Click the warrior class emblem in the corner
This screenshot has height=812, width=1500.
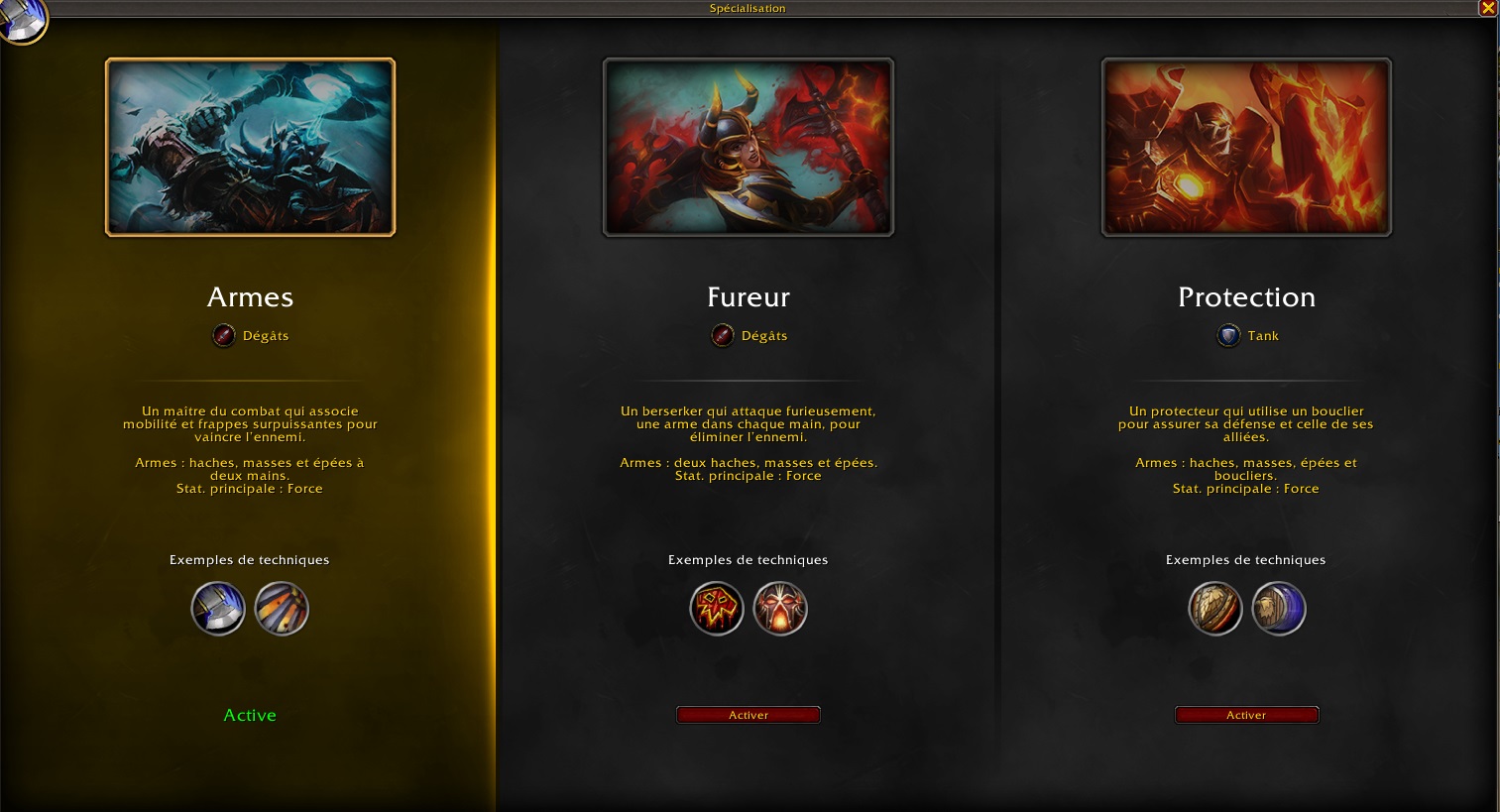point(20,18)
